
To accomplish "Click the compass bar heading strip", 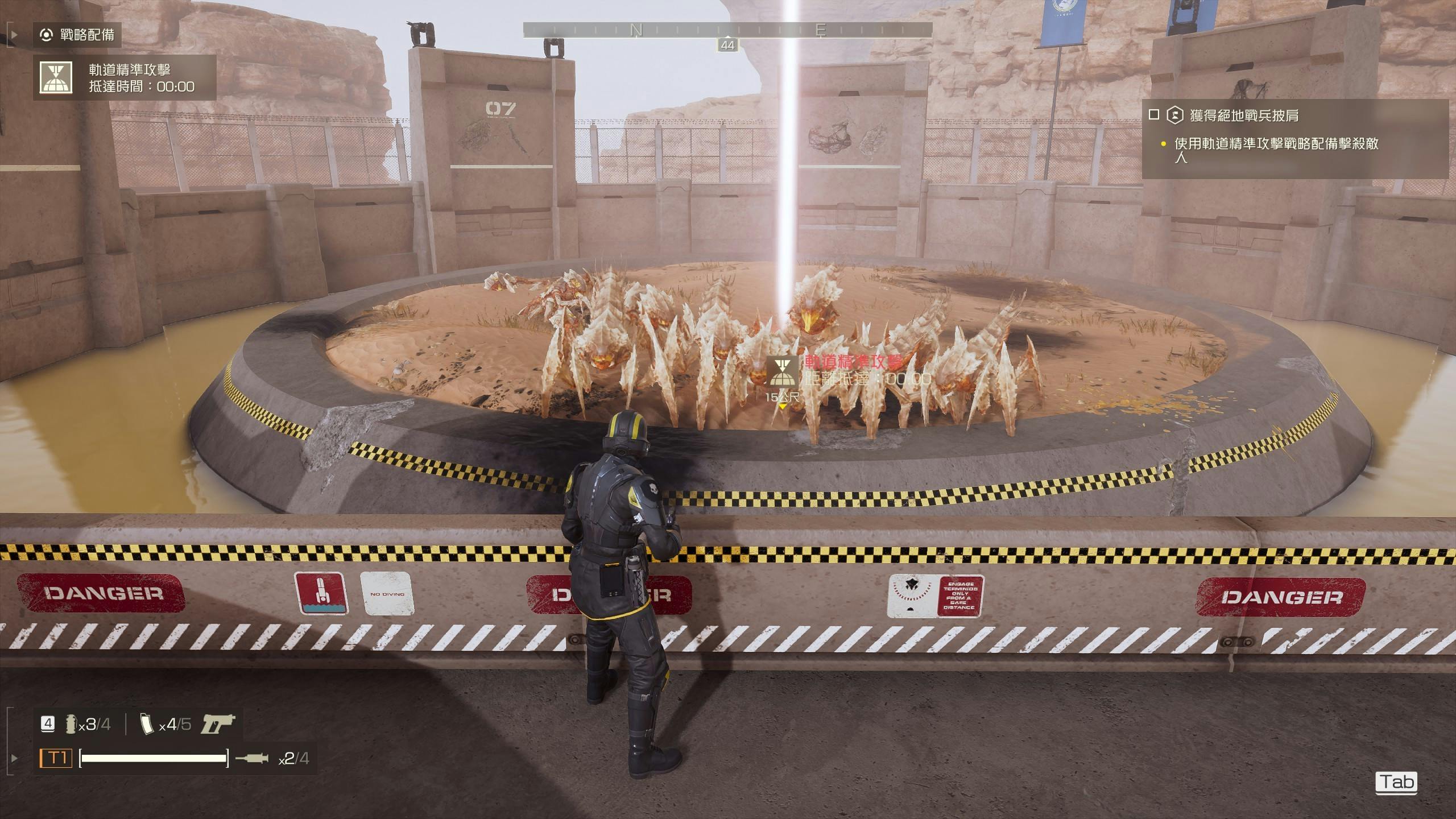I will (x=727, y=30).
